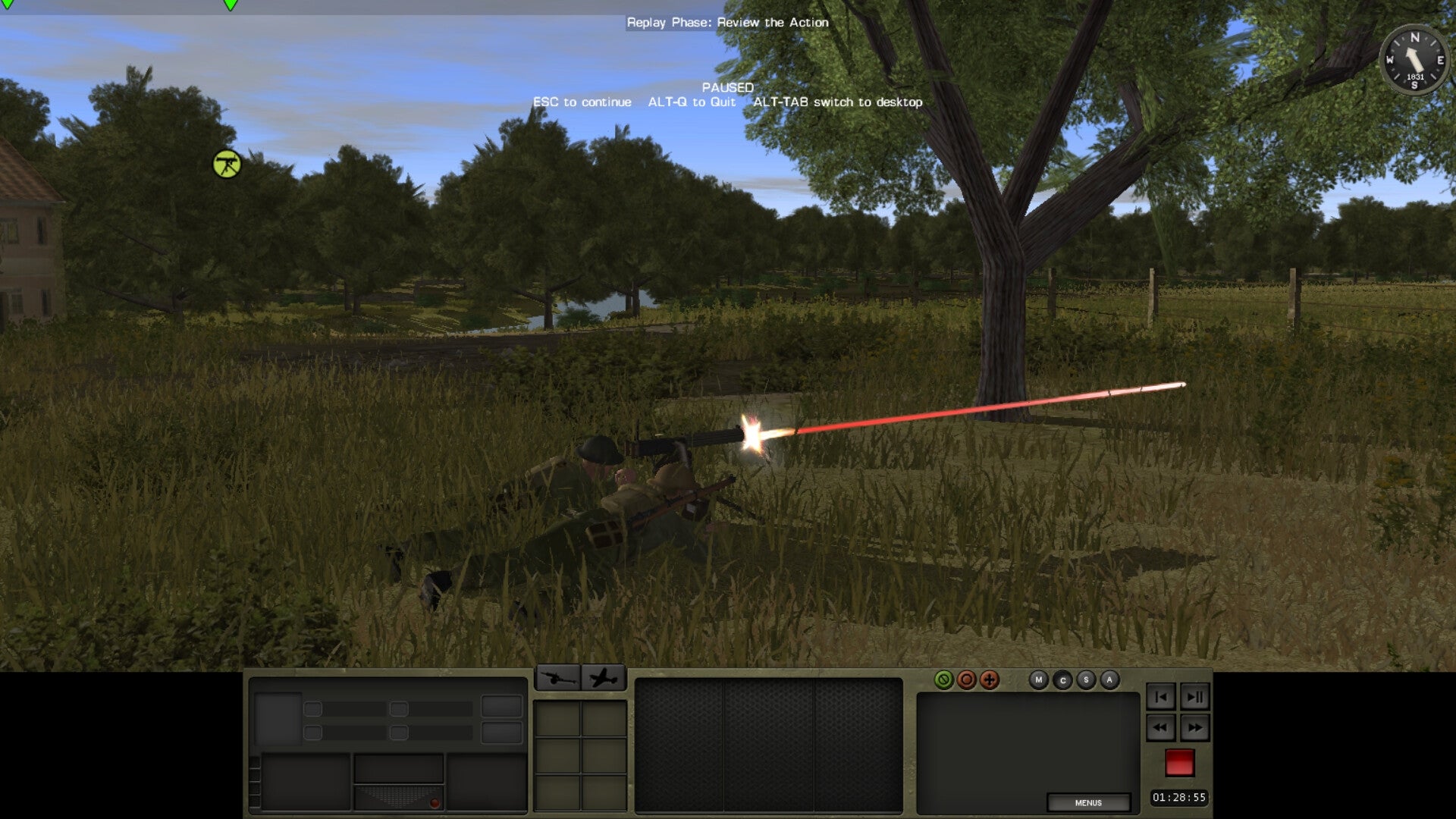1456x819 pixels.
Task: Click the compass dial showing 1831
Action: (x=1413, y=59)
